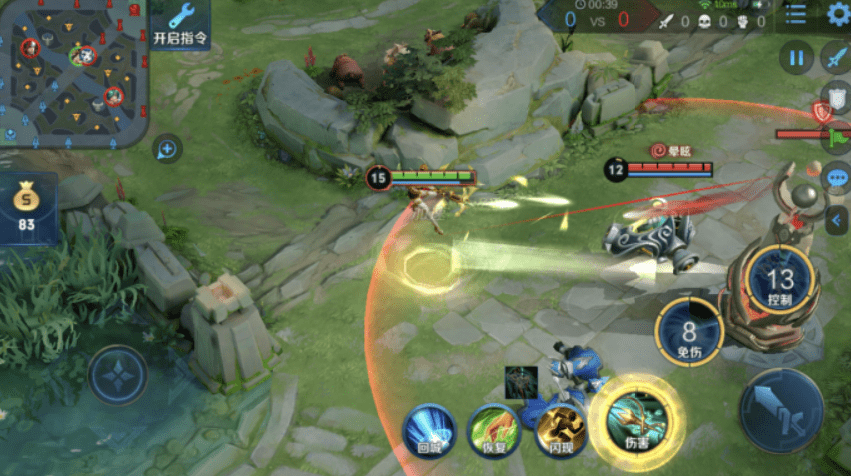Open the blue chat bubble button
The height and width of the screenshot is (476, 851).
point(835,177)
